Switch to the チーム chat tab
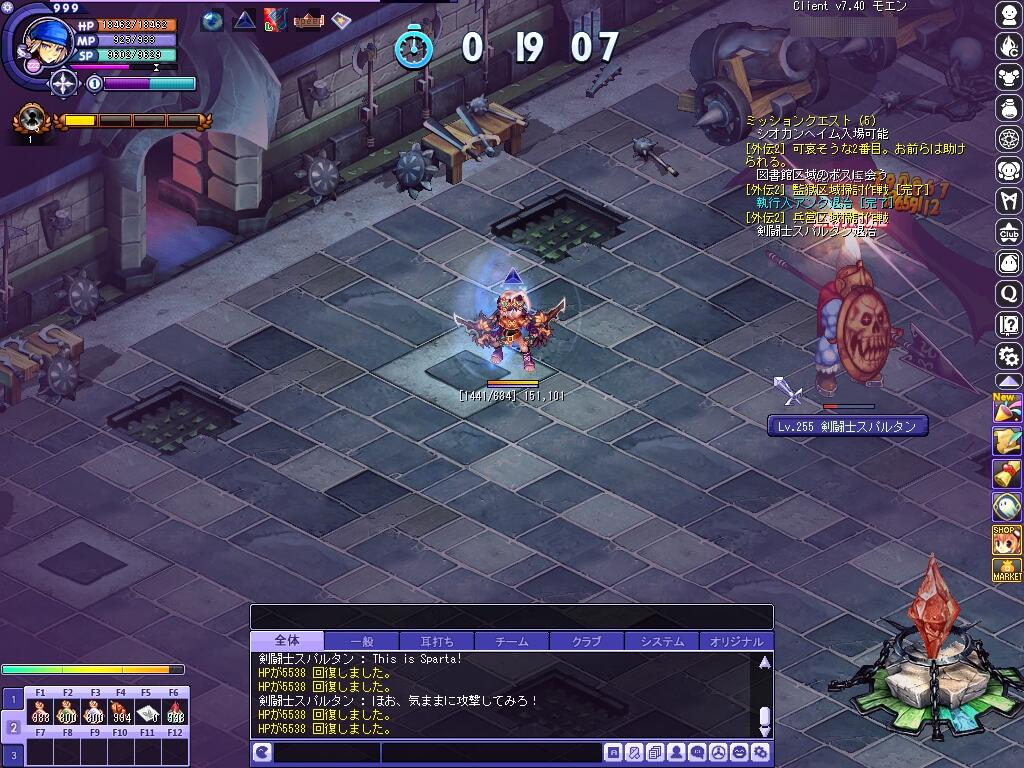The height and width of the screenshot is (768, 1024). tap(511, 641)
